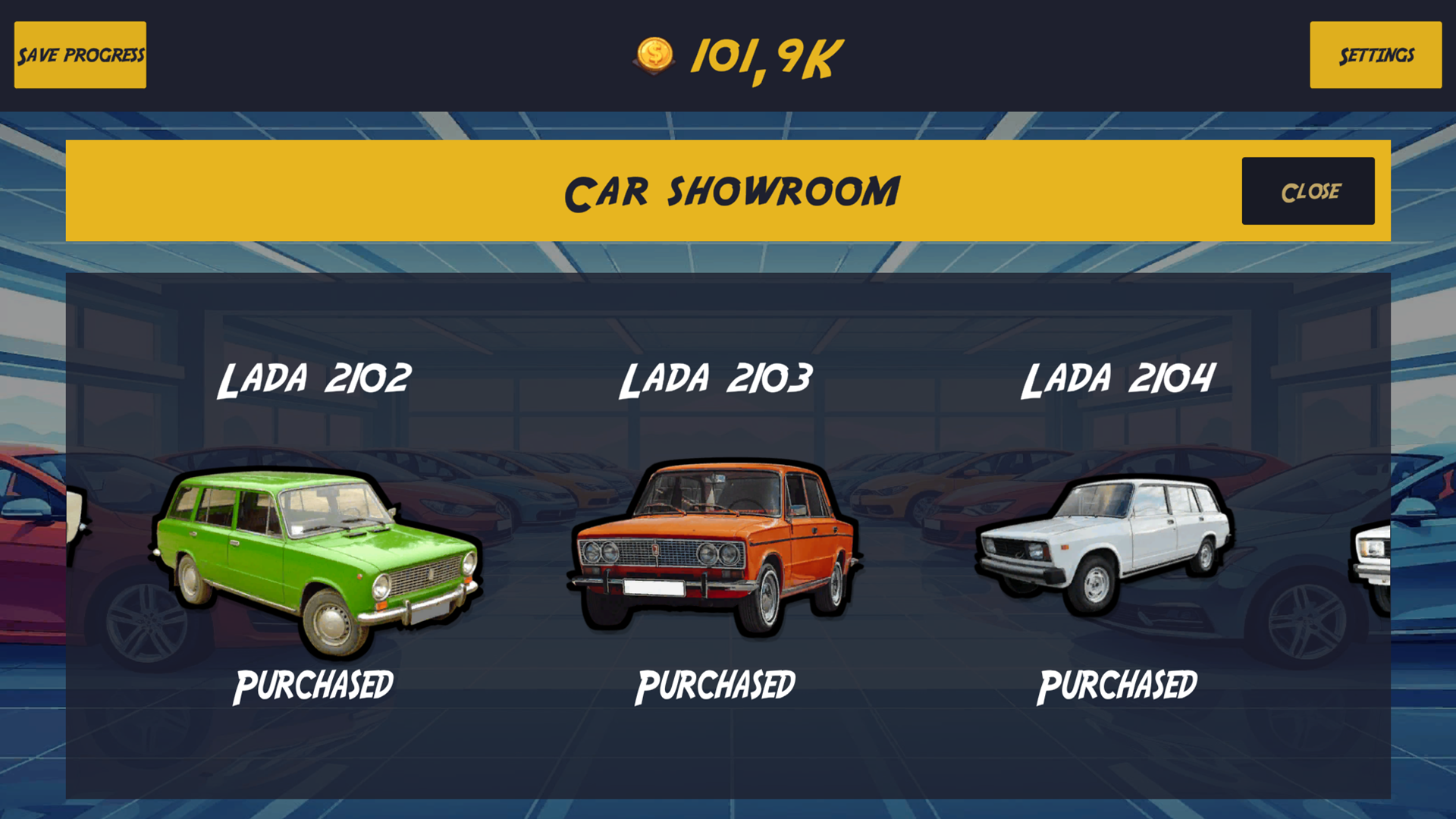Click Purchased label below Lada 2103

point(716,685)
